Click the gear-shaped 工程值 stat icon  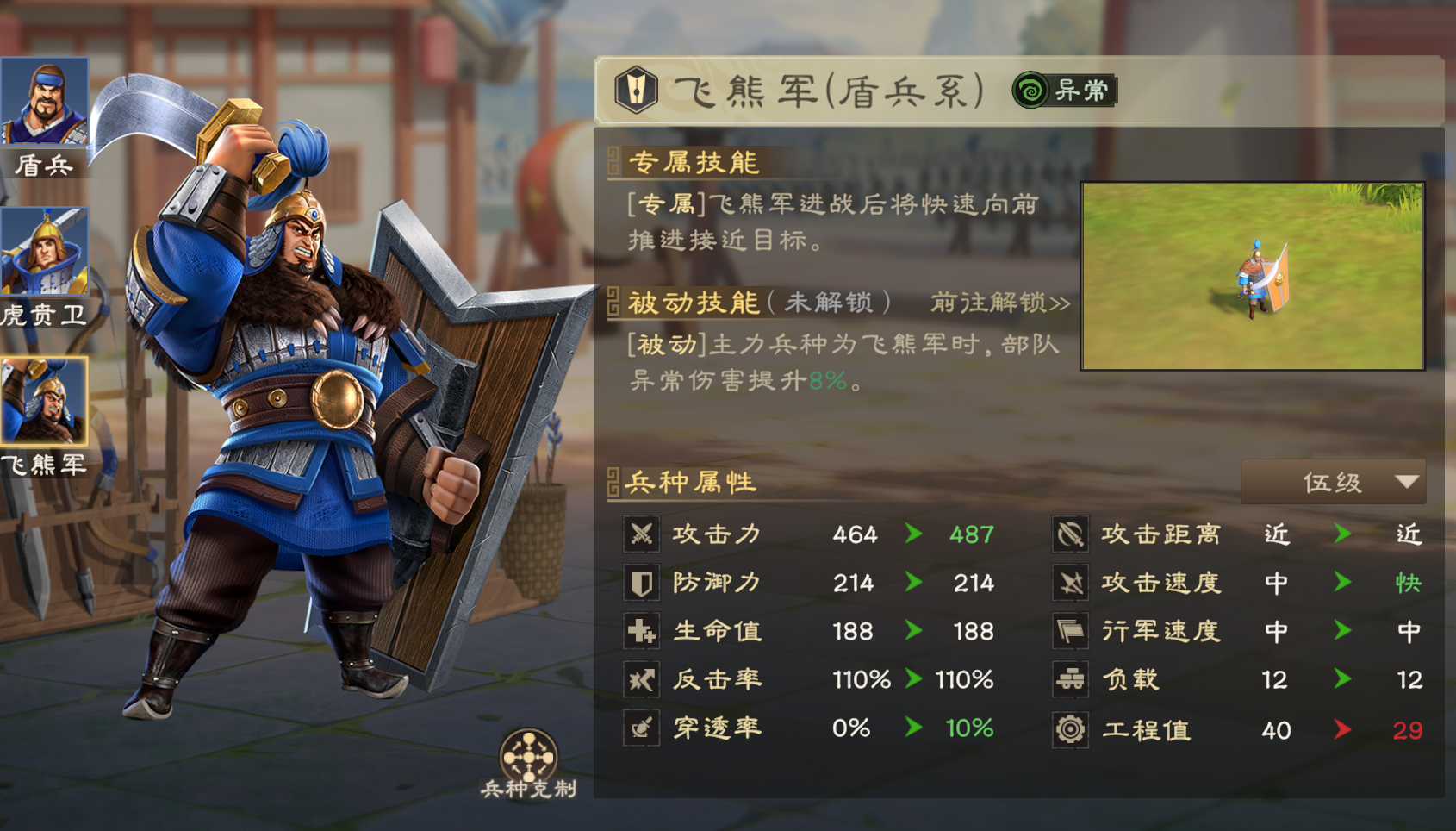(x=1071, y=729)
